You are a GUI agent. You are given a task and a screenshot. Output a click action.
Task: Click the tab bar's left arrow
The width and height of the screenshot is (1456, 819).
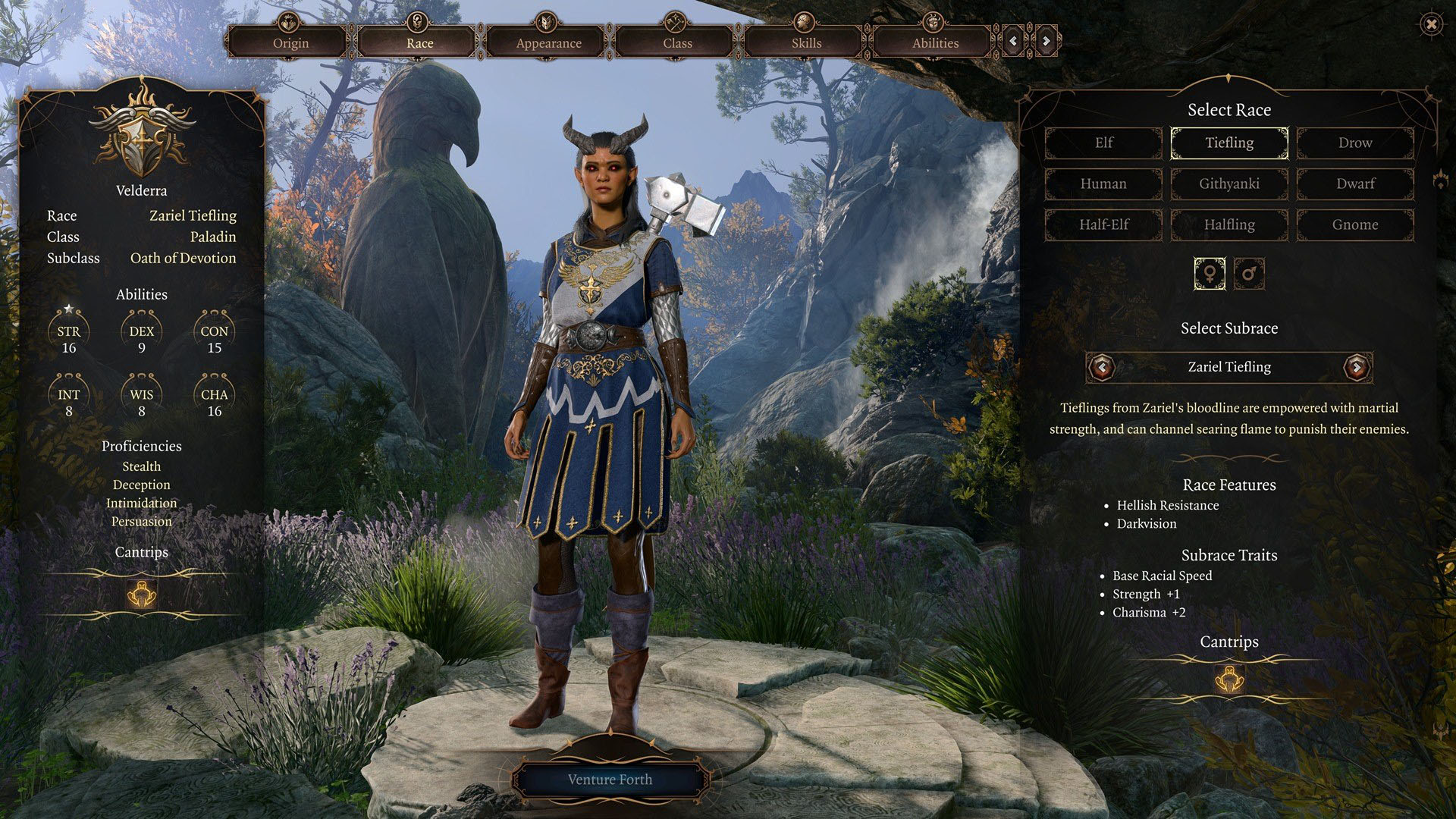1013,41
